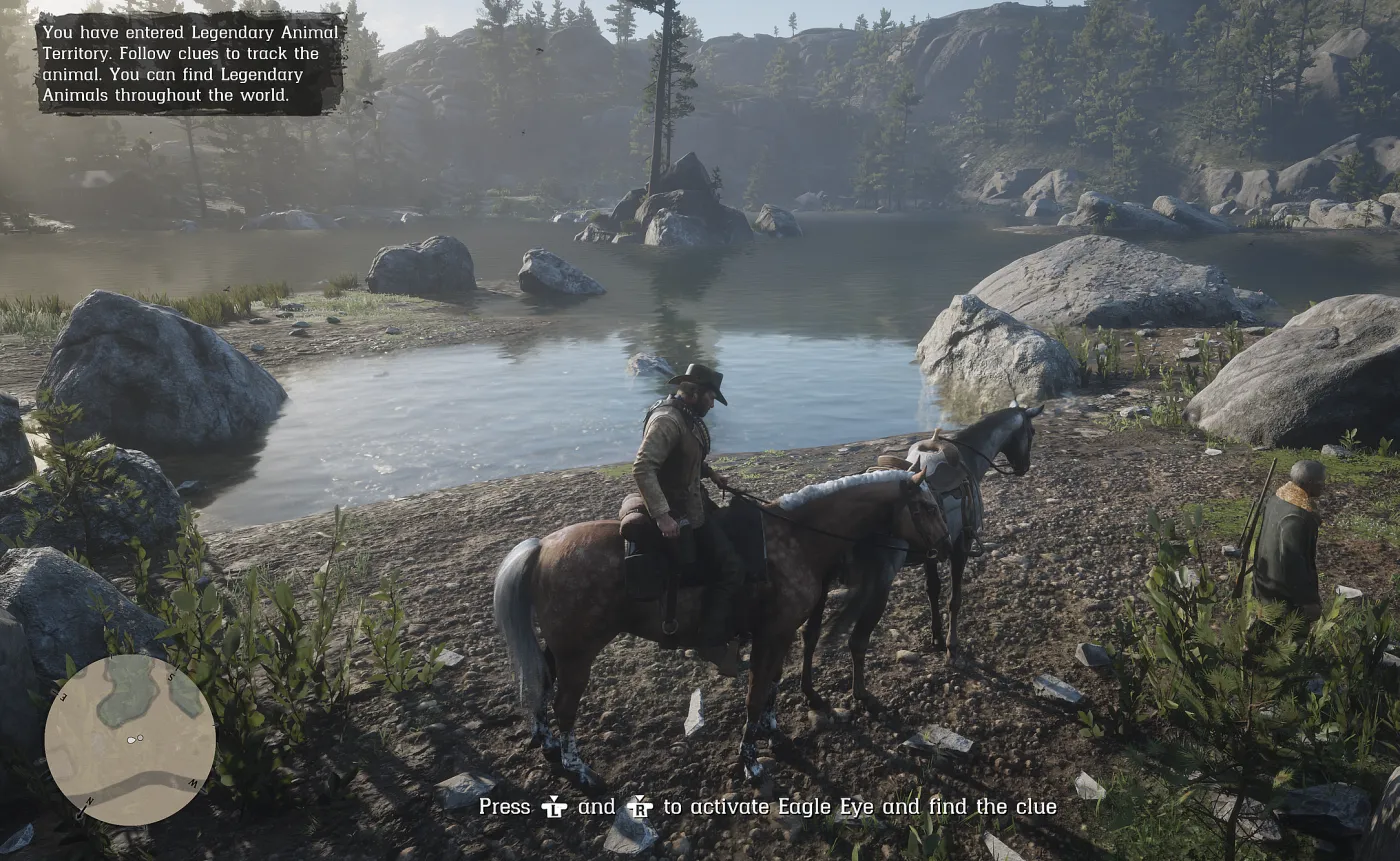Click the W compass marker on the minimap
The width and height of the screenshot is (1400, 861).
coord(193,782)
